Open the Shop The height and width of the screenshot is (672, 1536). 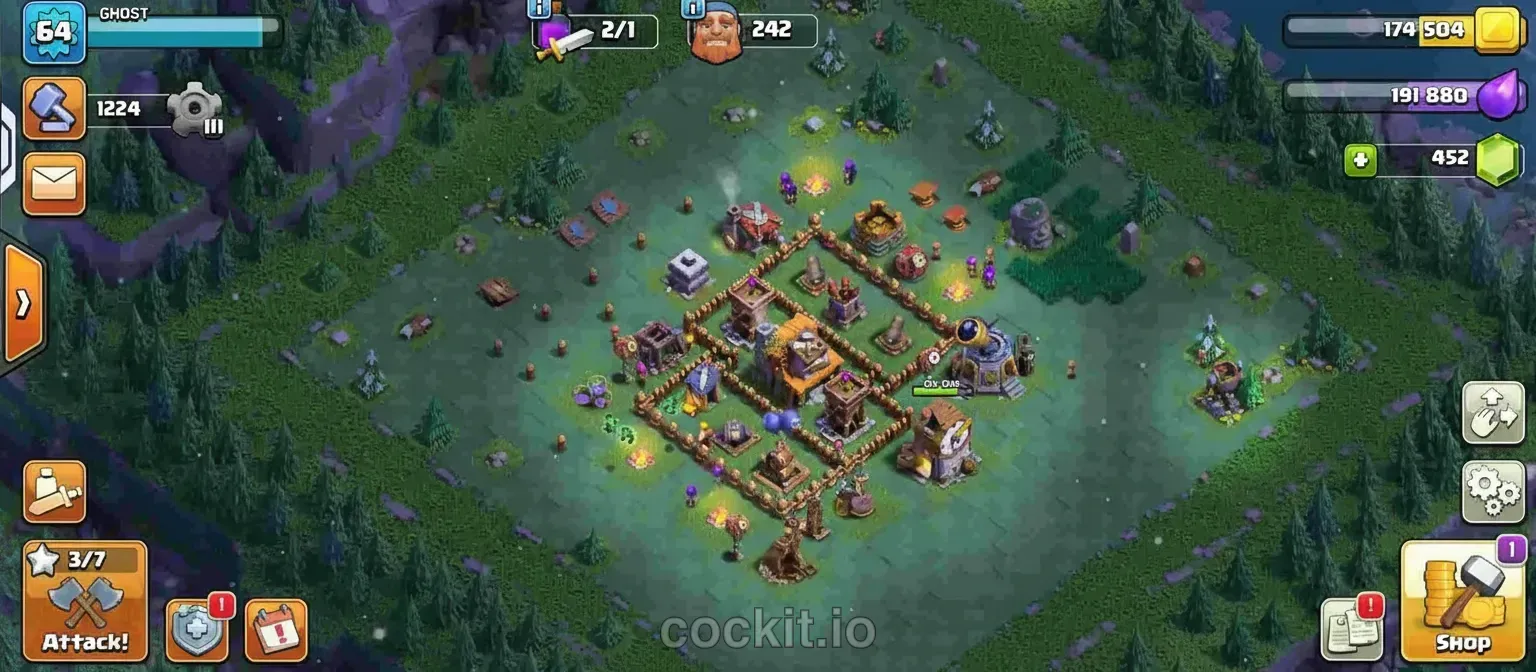pyautogui.click(x=1463, y=601)
